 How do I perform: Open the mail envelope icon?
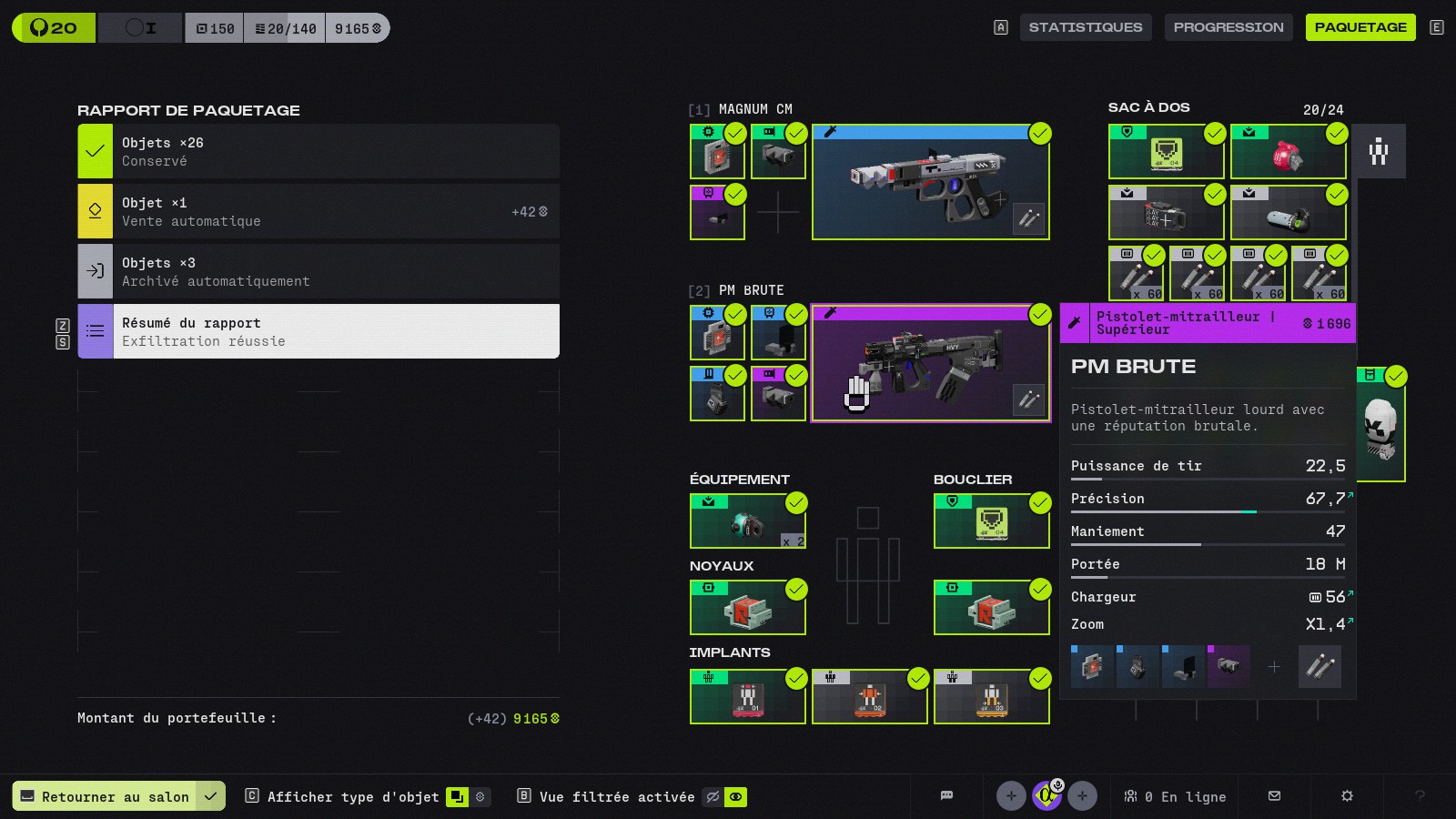1274,796
